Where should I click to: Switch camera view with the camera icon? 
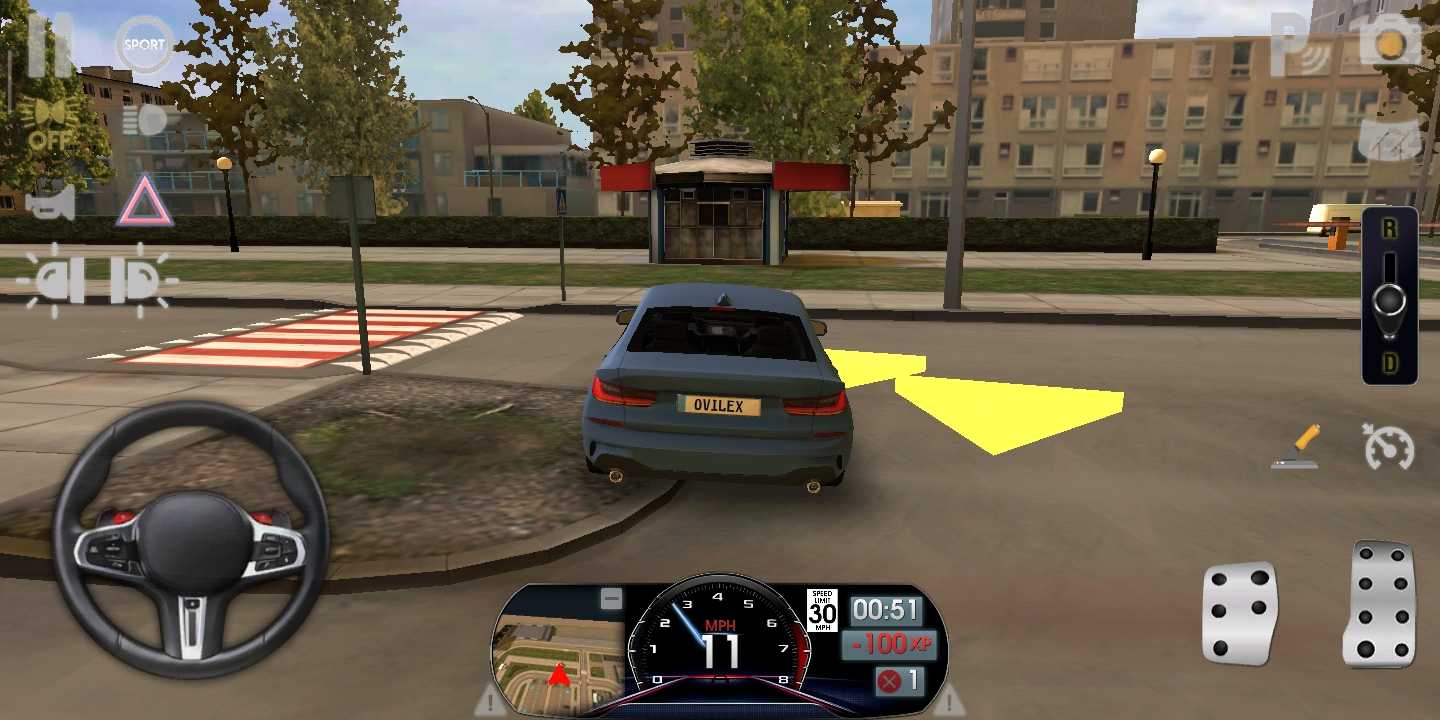point(1390,45)
